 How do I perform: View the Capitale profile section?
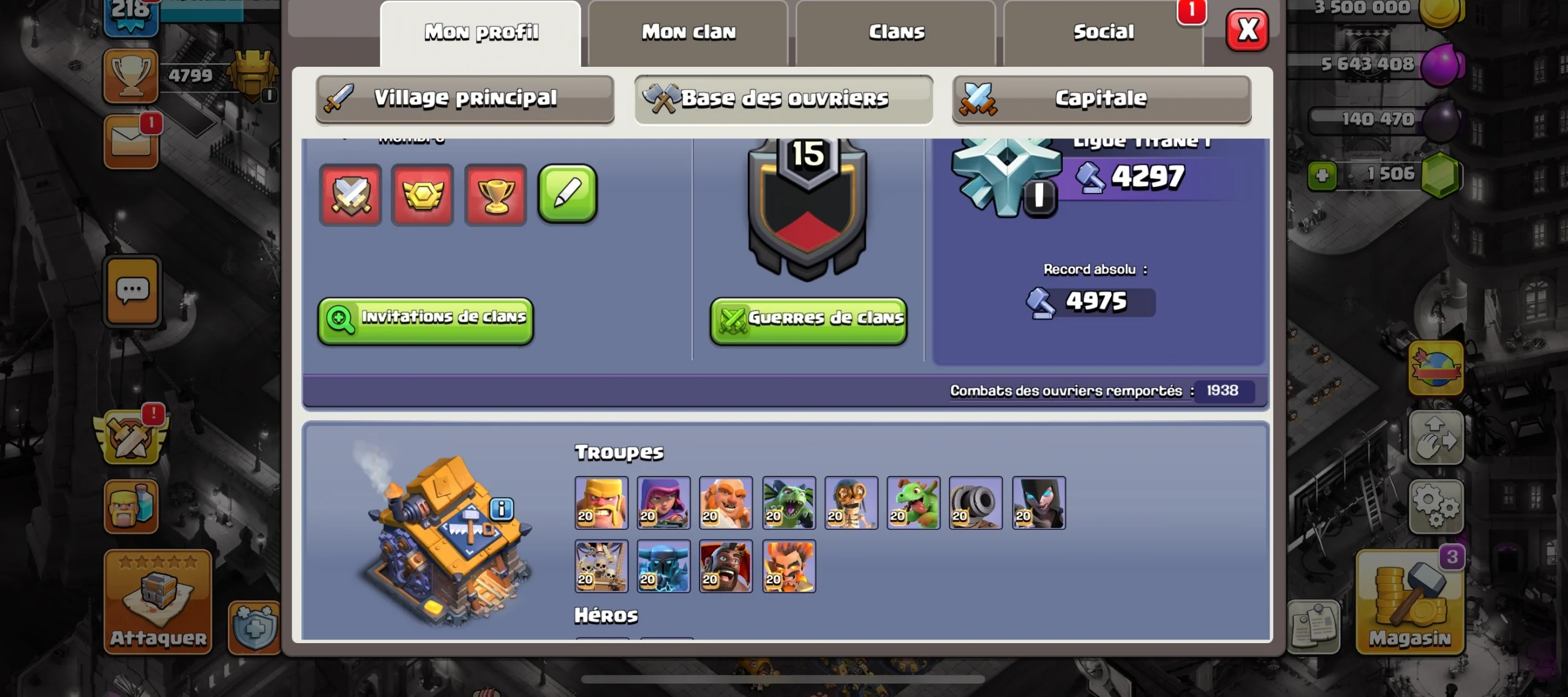(x=1101, y=99)
